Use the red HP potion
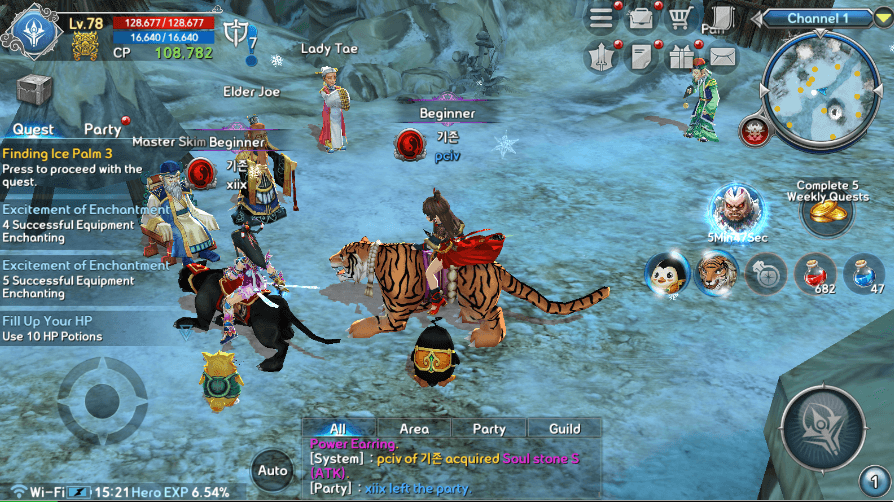Image resolution: width=894 pixels, height=502 pixels. point(815,273)
